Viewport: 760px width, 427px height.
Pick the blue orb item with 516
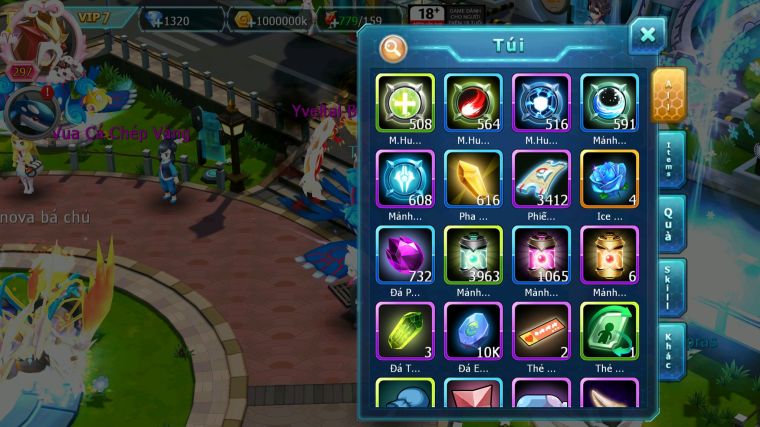click(541, 103)
